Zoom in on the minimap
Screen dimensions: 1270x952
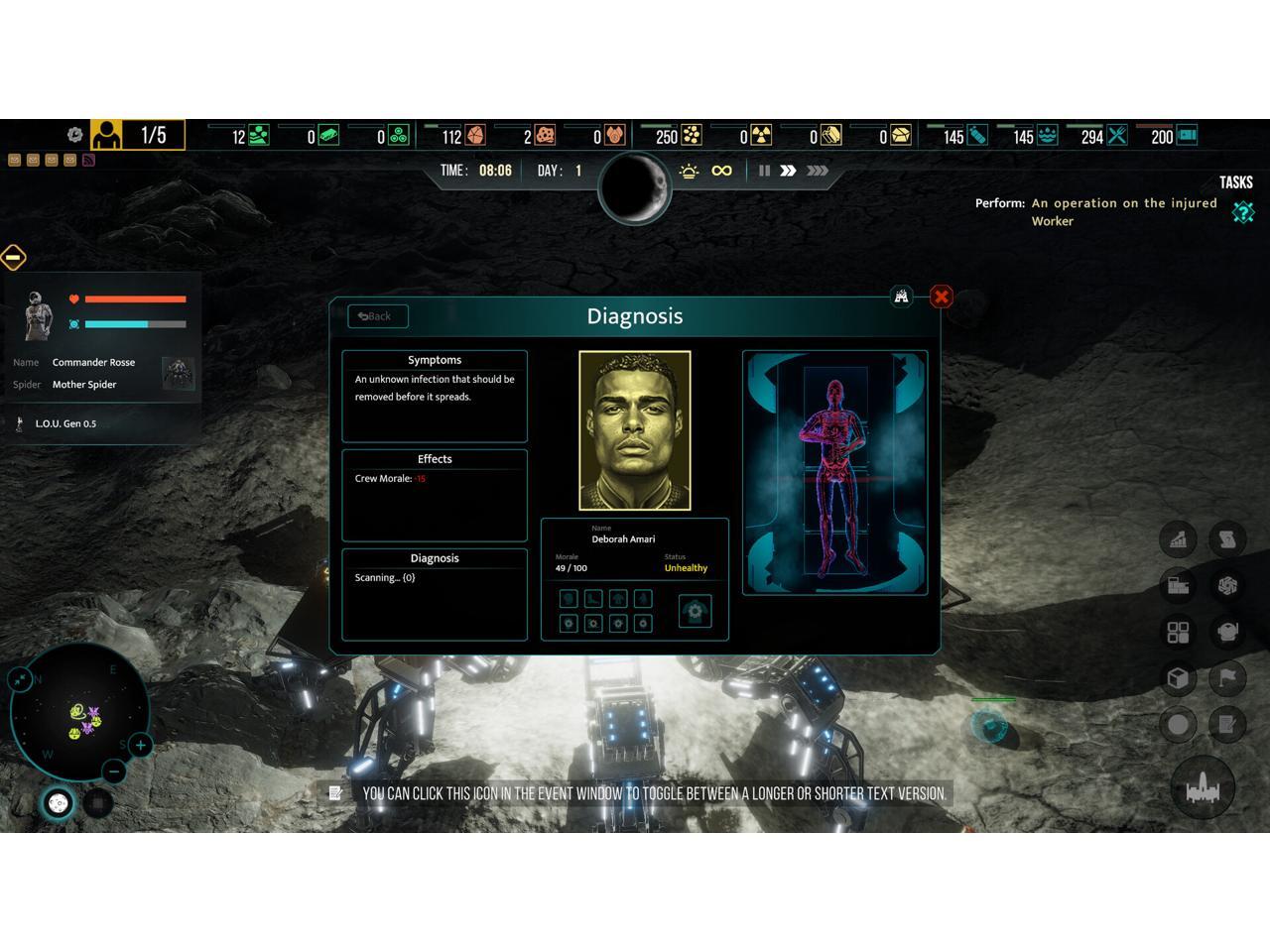click(140, 745)
